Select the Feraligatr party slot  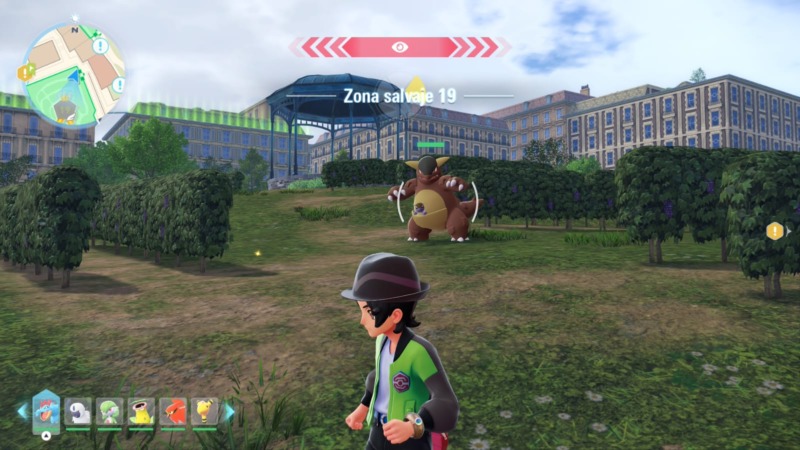pyautogui.click(x=46, y=410)
